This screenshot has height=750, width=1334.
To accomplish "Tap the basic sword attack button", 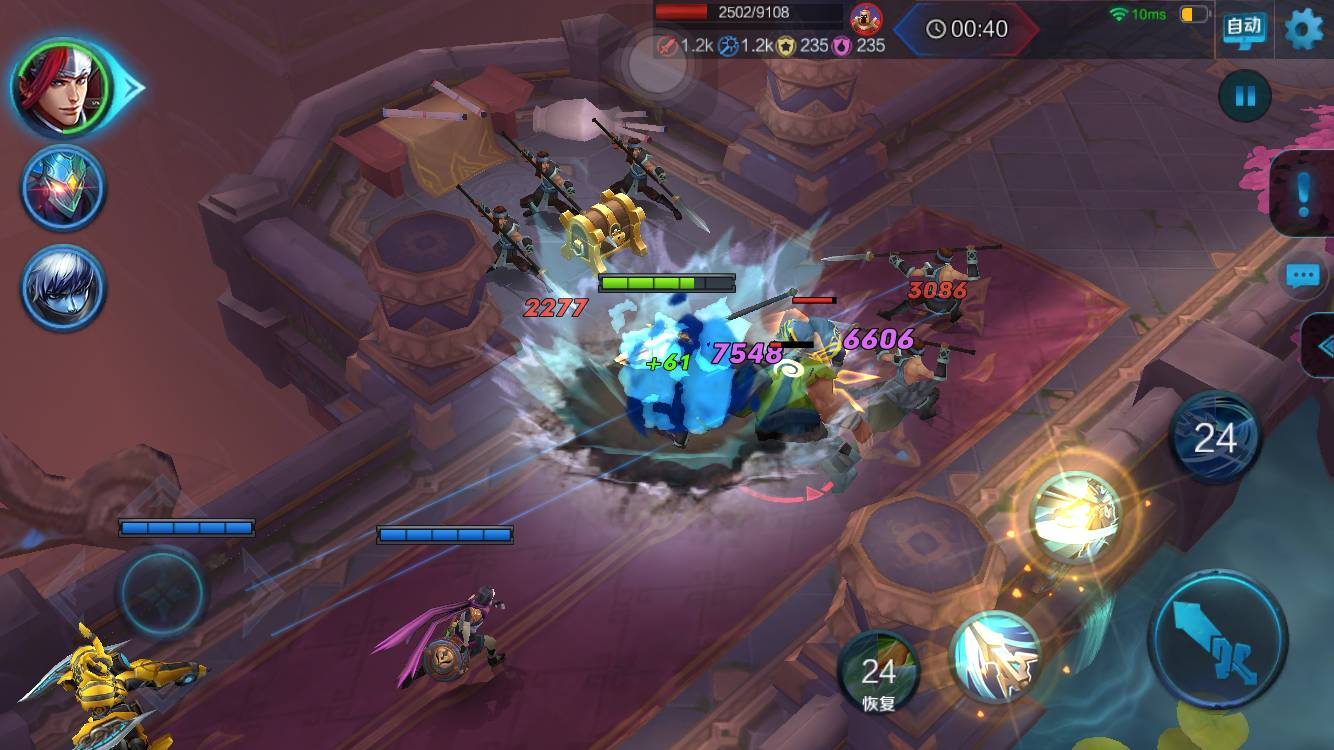I will [x=1218, y=640].
